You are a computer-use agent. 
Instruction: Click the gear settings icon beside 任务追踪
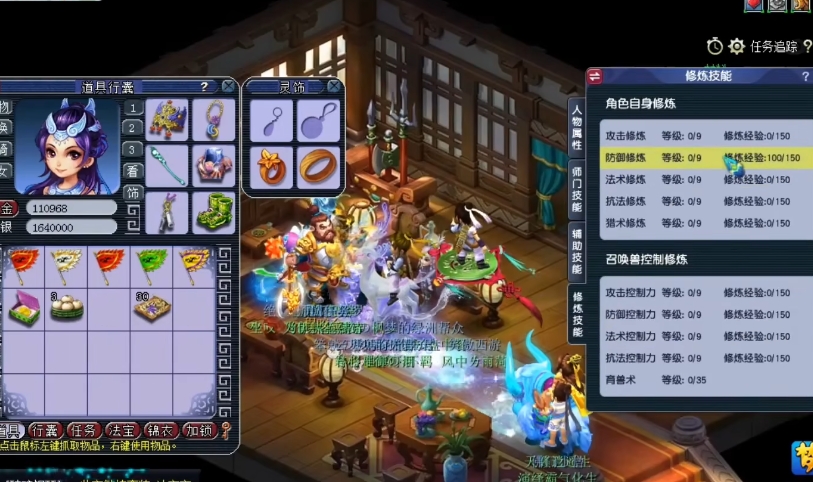tap(737, 46)
